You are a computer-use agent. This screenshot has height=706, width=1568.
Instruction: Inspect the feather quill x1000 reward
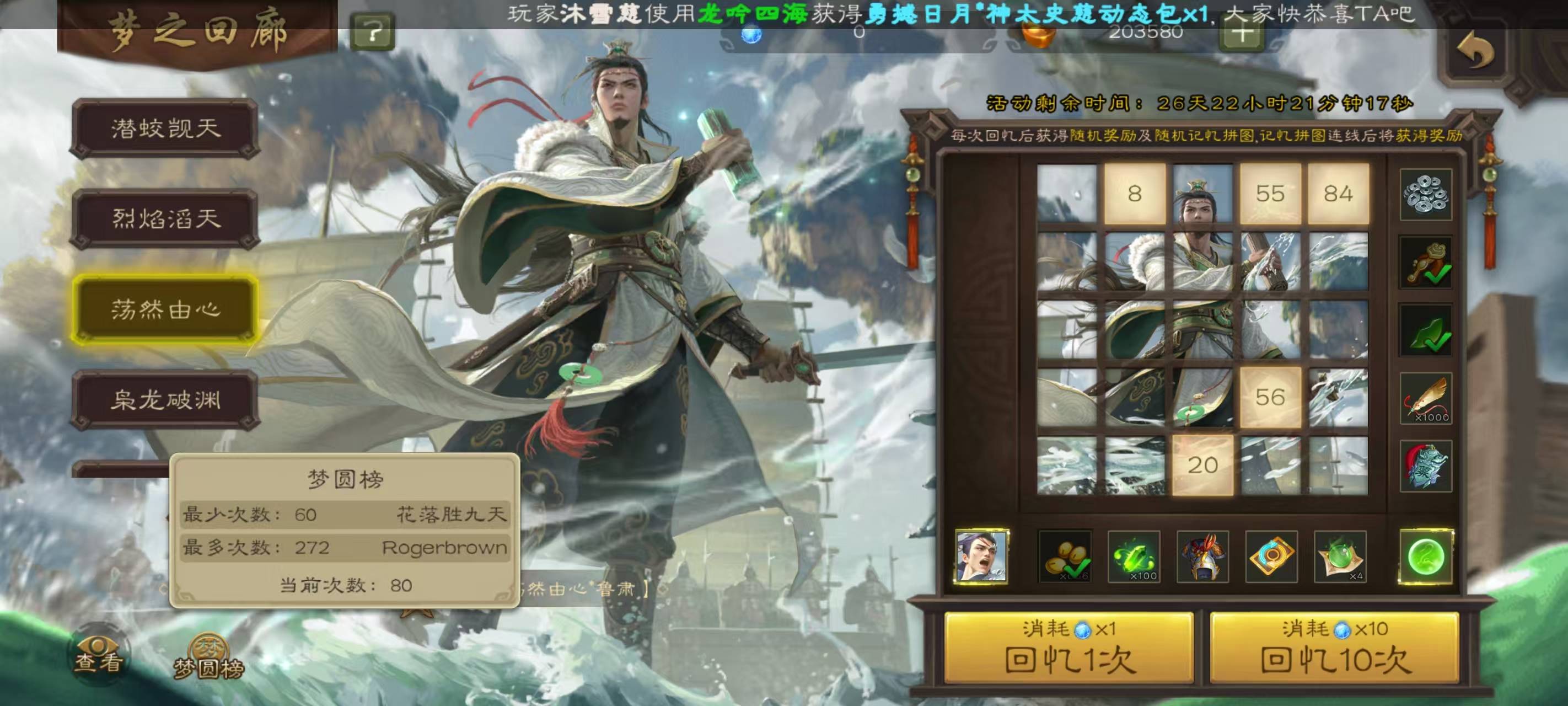(x=1426, y=398)
